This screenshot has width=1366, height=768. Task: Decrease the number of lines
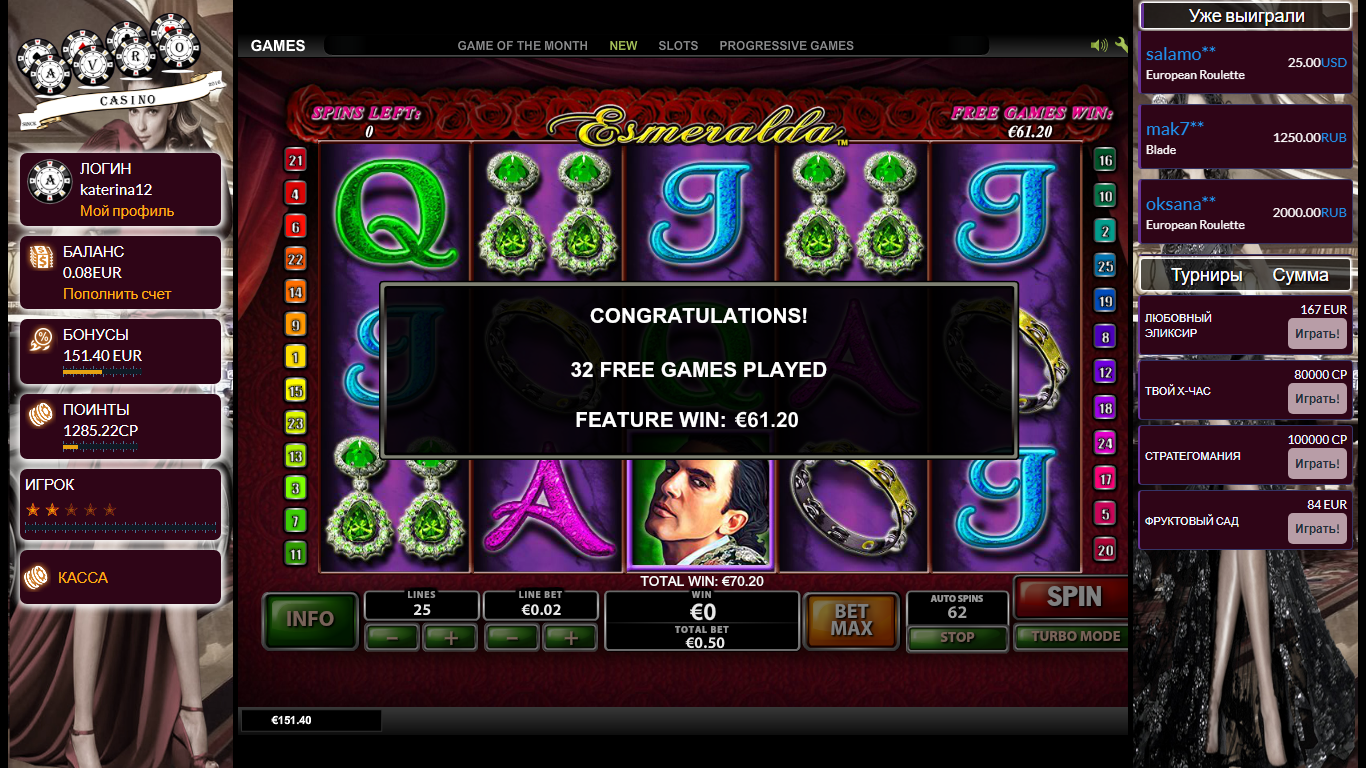392,637
